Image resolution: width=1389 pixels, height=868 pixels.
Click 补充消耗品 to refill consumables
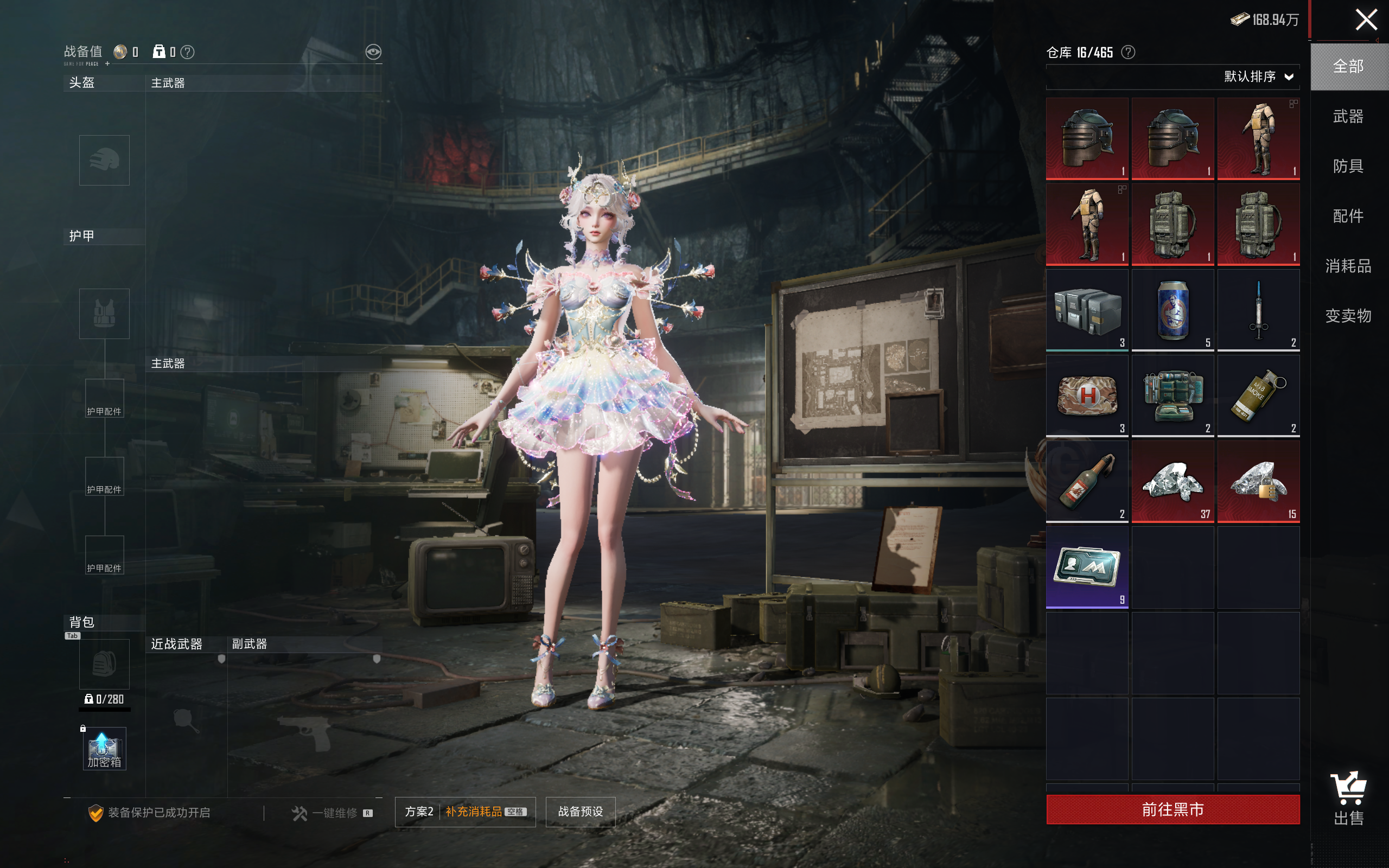point(474,811)
